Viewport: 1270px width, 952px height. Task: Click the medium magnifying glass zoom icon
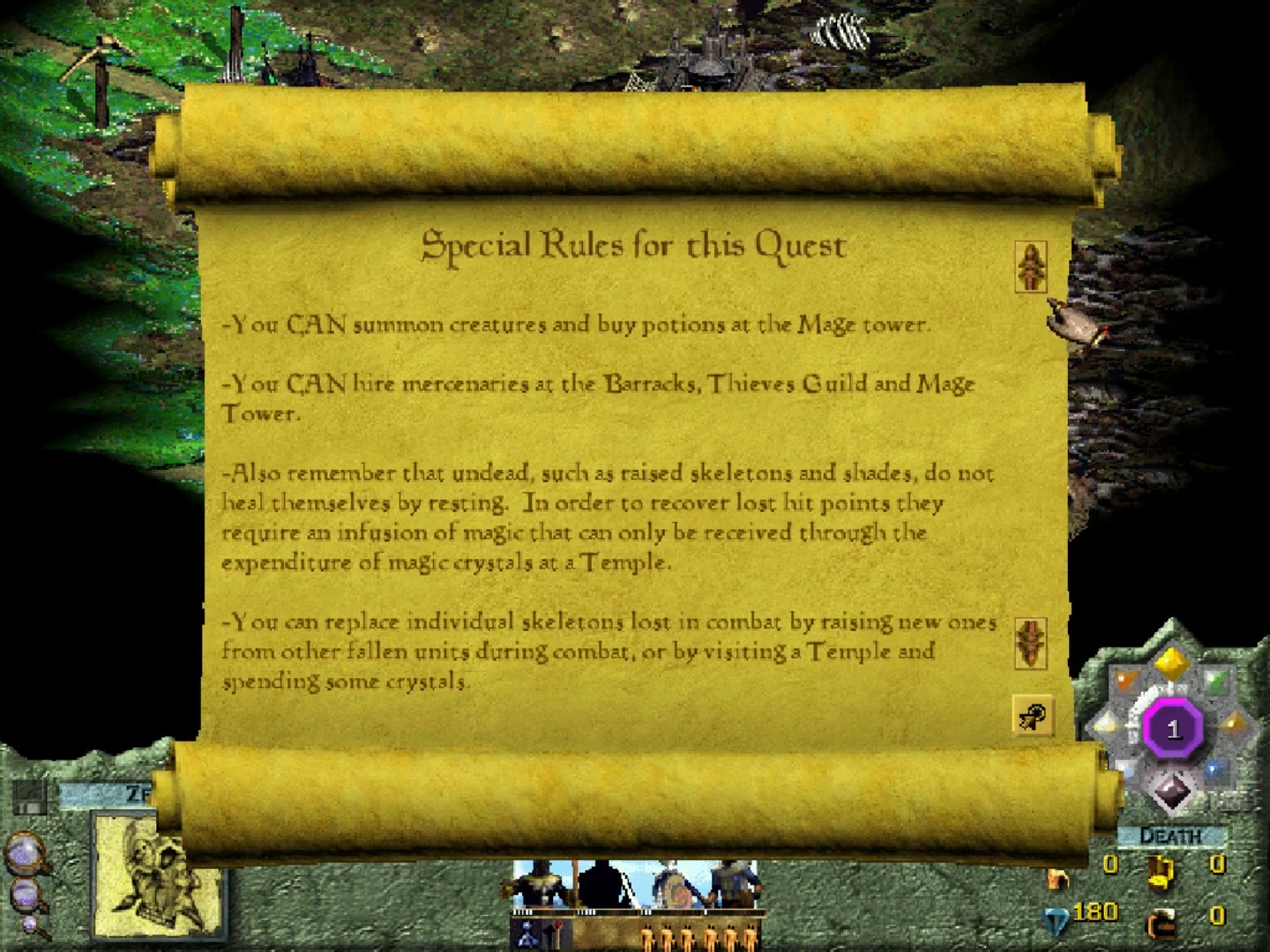tap(24, 893)
